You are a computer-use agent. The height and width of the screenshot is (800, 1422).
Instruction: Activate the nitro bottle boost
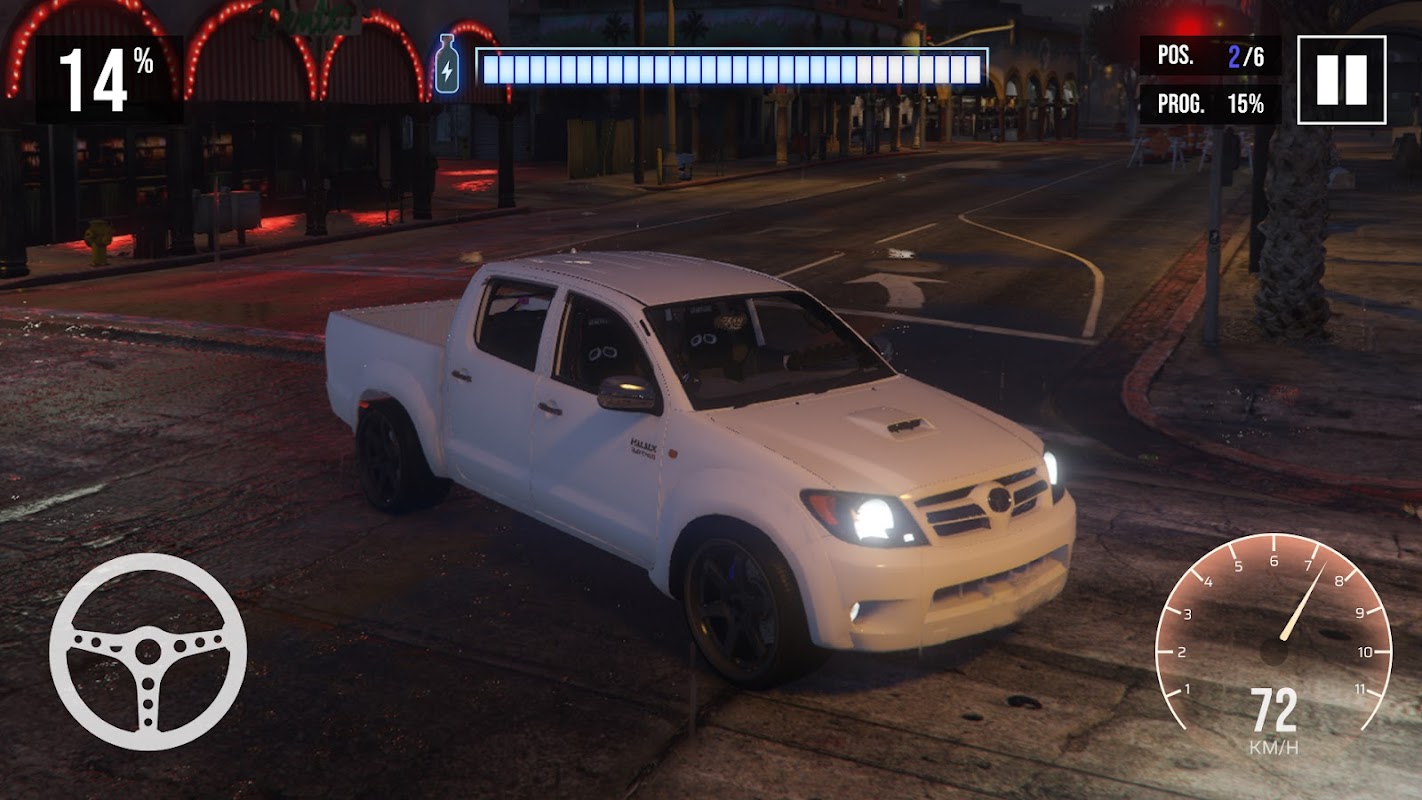[447, 65]
